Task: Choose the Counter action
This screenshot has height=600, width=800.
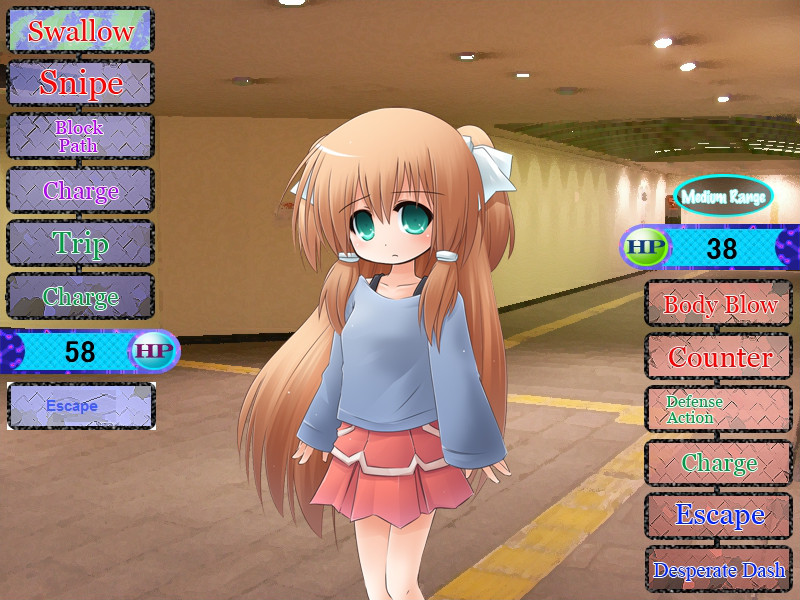Action: click(x=719, y=357)
